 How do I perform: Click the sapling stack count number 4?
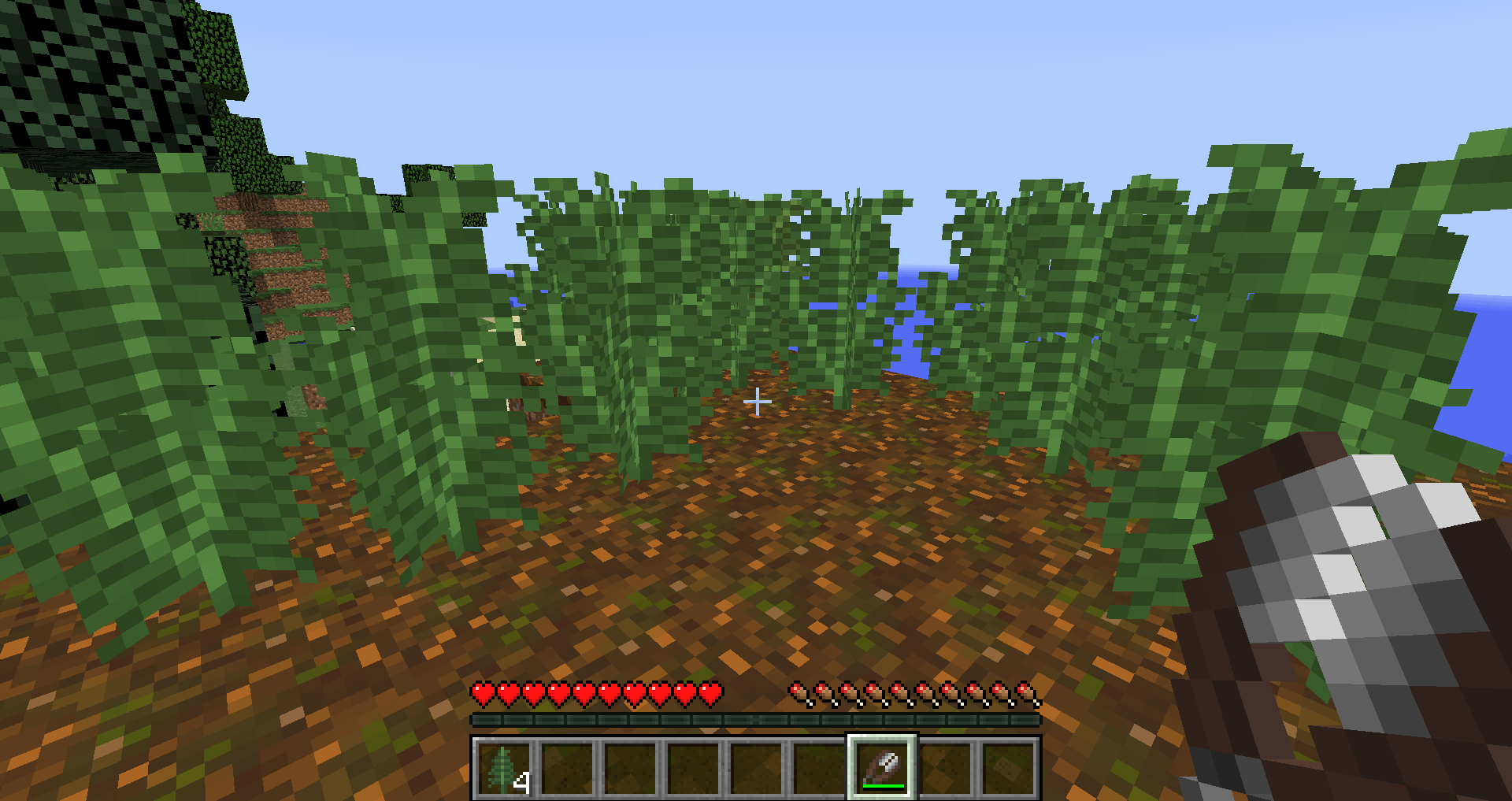[521, 782]
